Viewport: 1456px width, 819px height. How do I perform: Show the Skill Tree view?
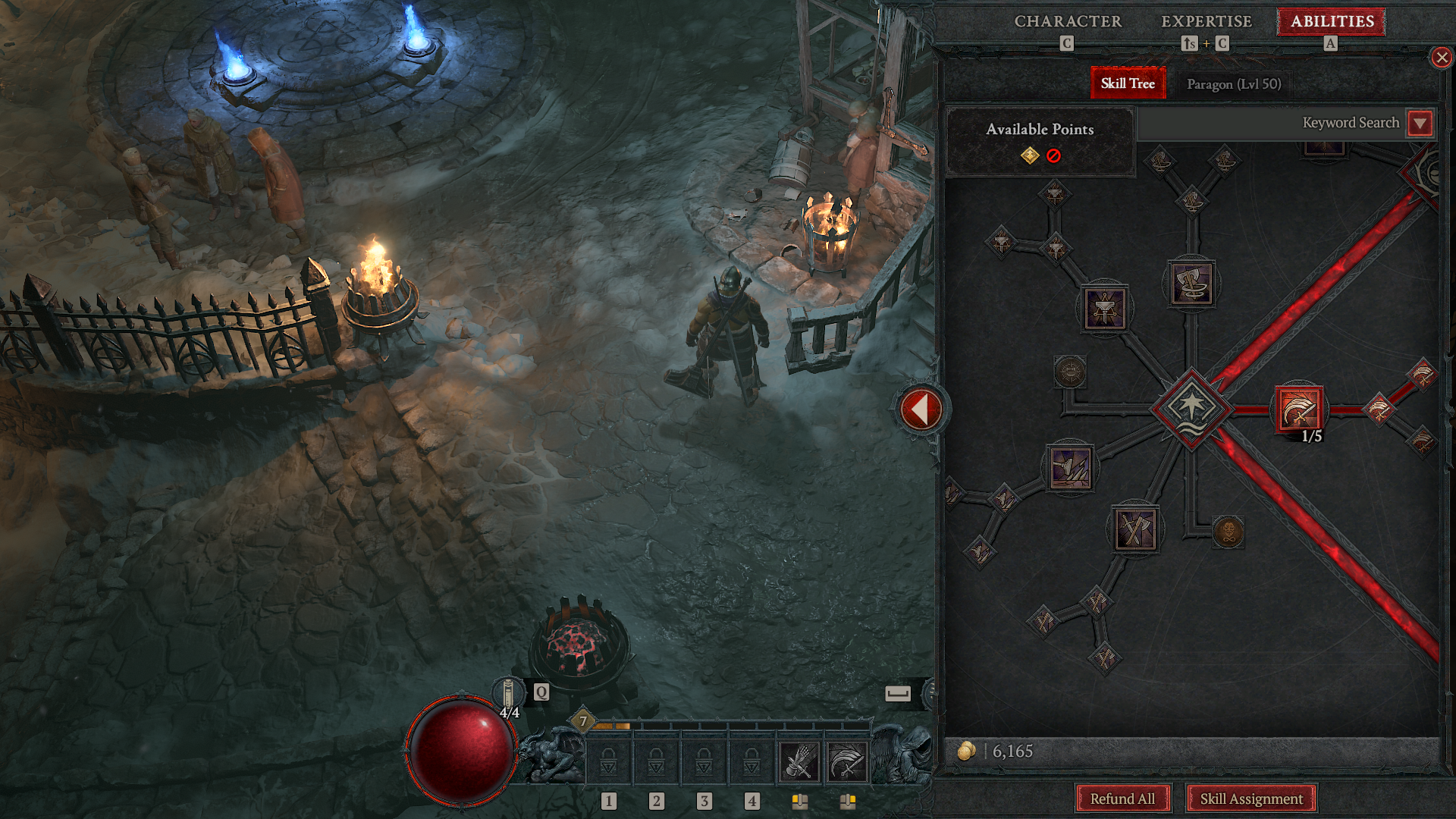click(1128, 83)
